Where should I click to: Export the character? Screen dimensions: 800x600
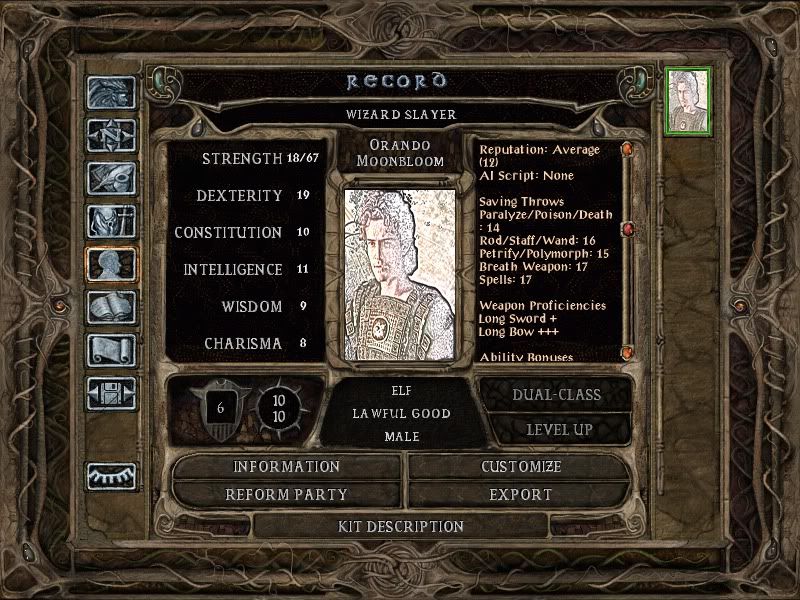[x=521, y=494]
